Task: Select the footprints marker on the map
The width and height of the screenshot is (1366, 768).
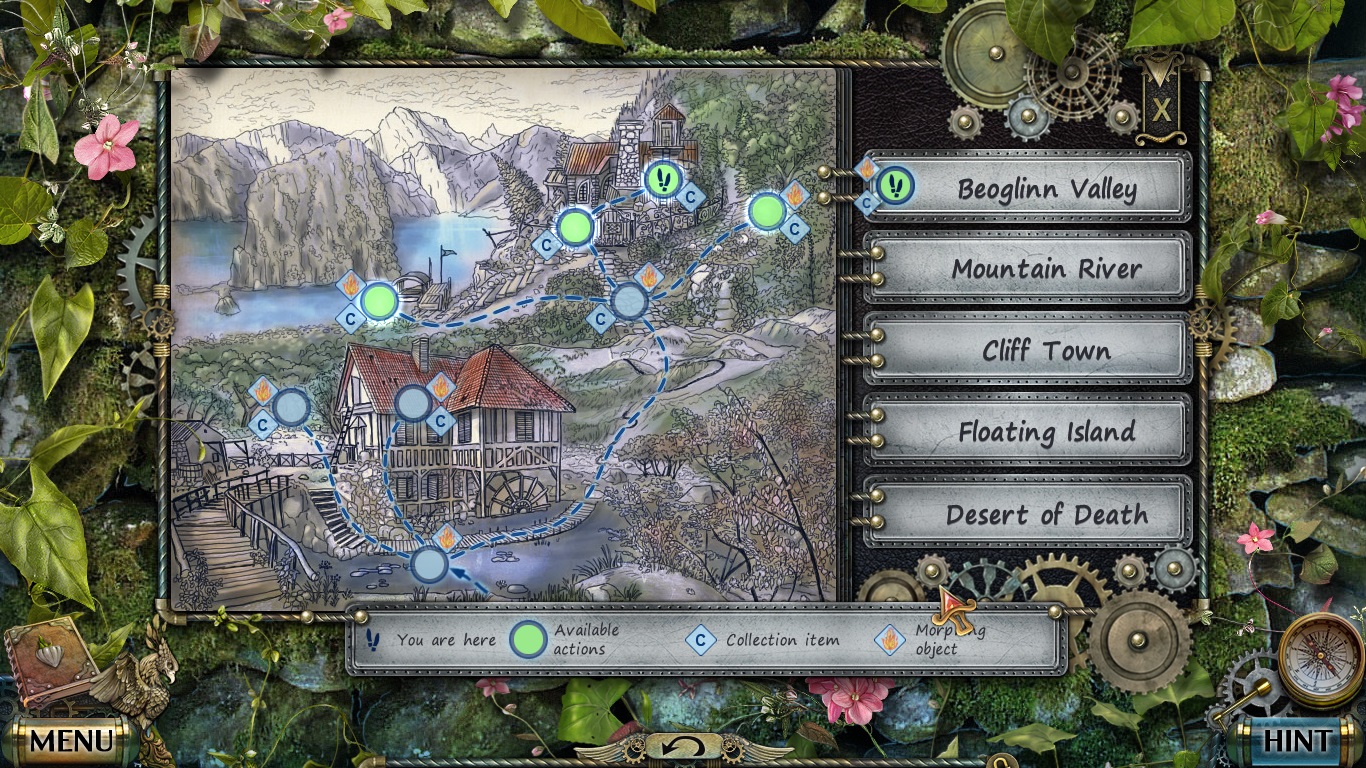Action: pos(662,180)
